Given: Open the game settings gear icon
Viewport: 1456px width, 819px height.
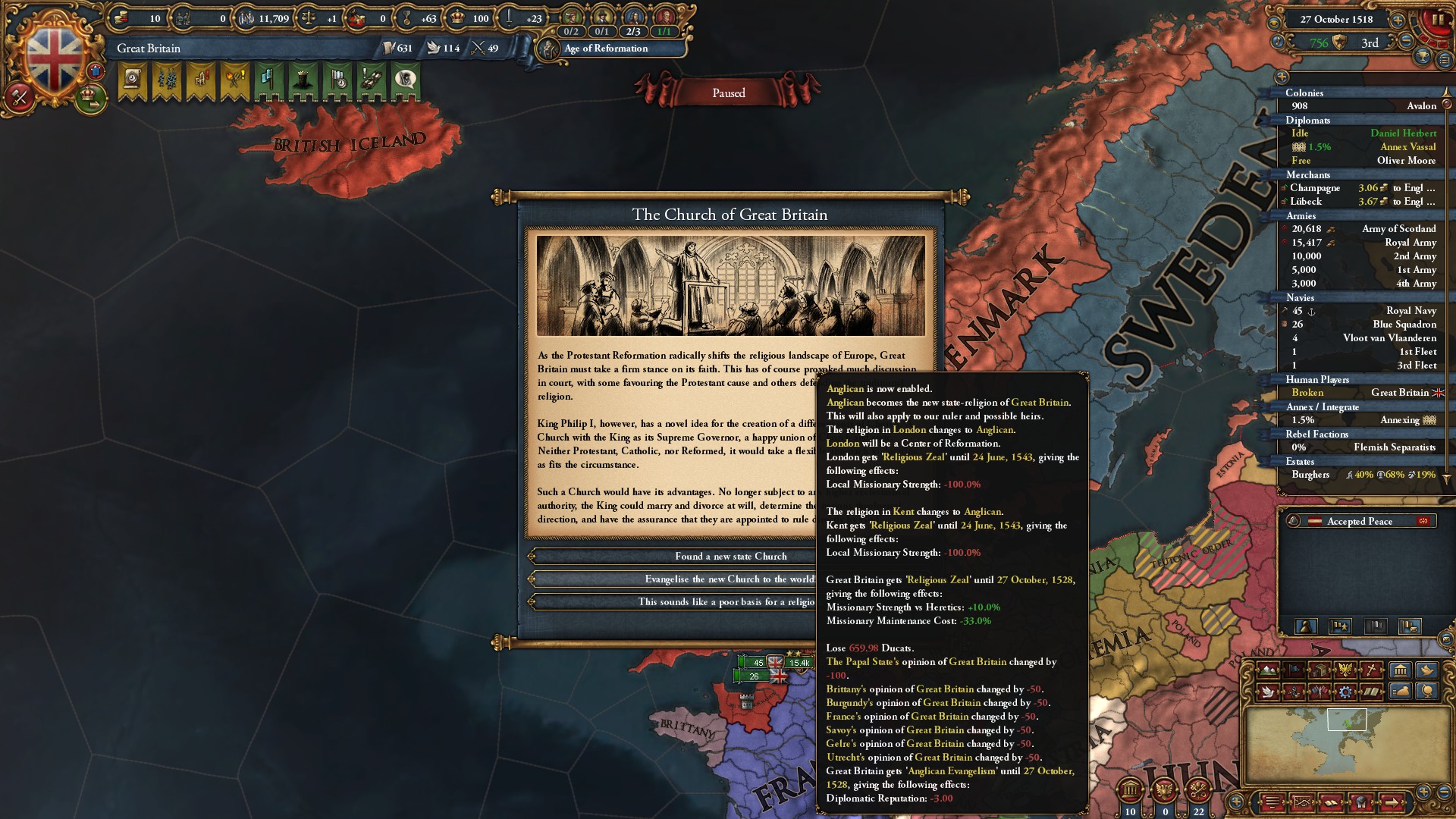Looking at the screenshot, I should coord(1345,692).
